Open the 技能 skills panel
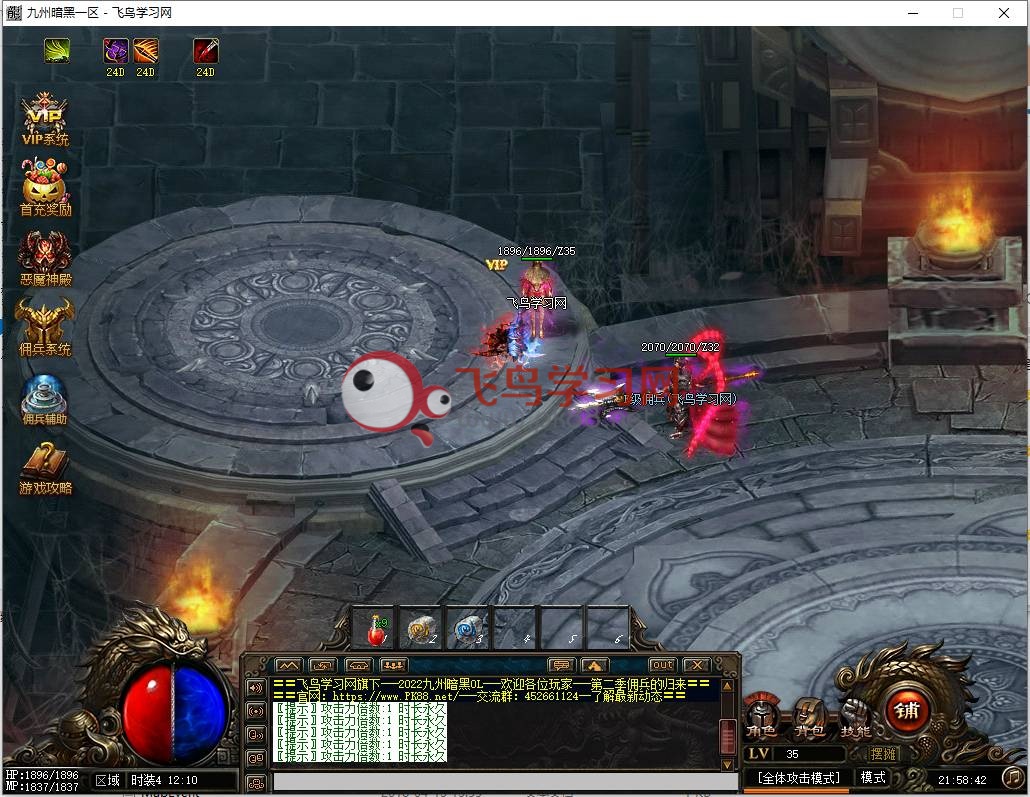 click(854, 716)
